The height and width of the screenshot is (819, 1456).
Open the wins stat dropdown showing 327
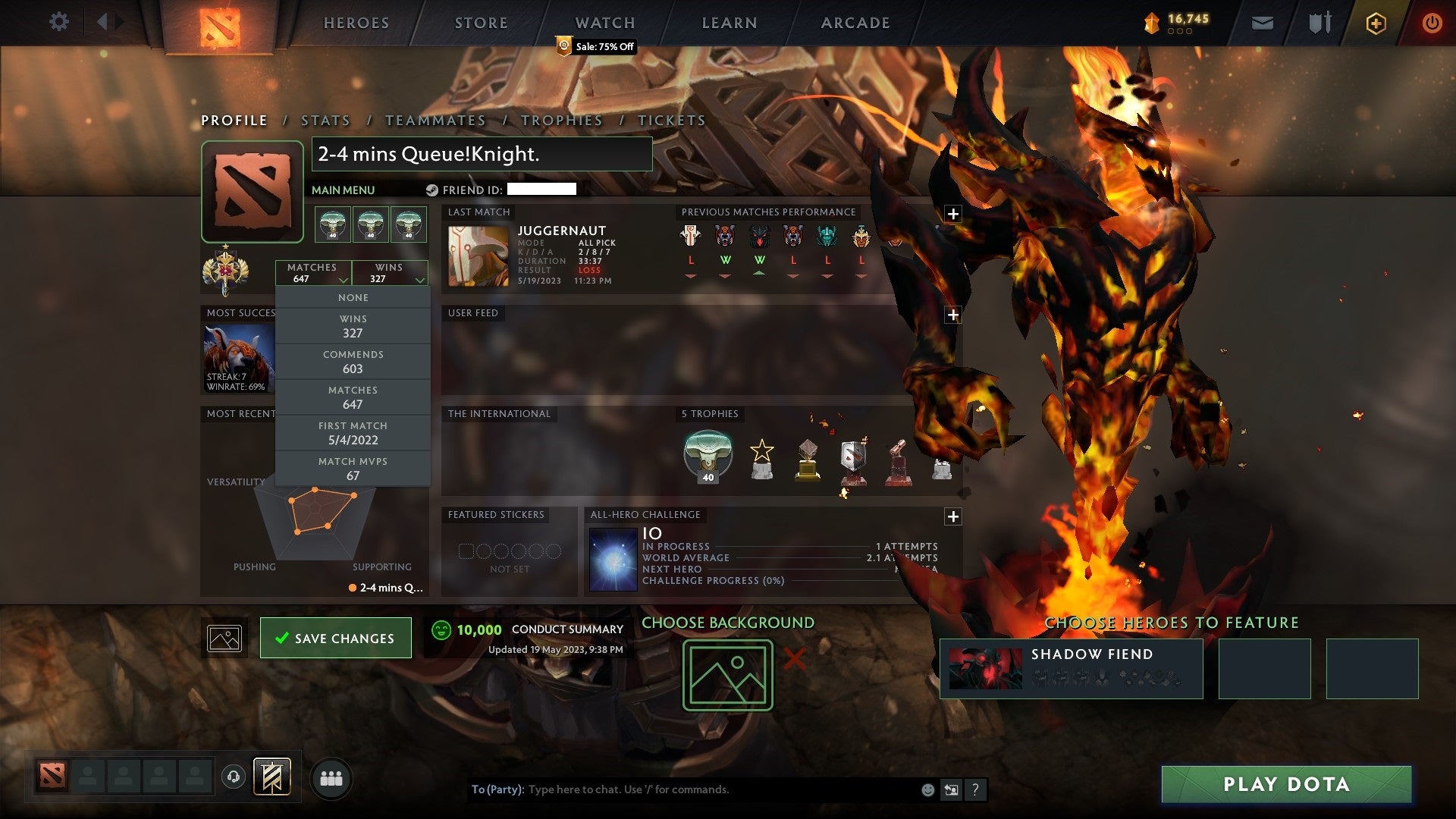[x=390, y=273]
